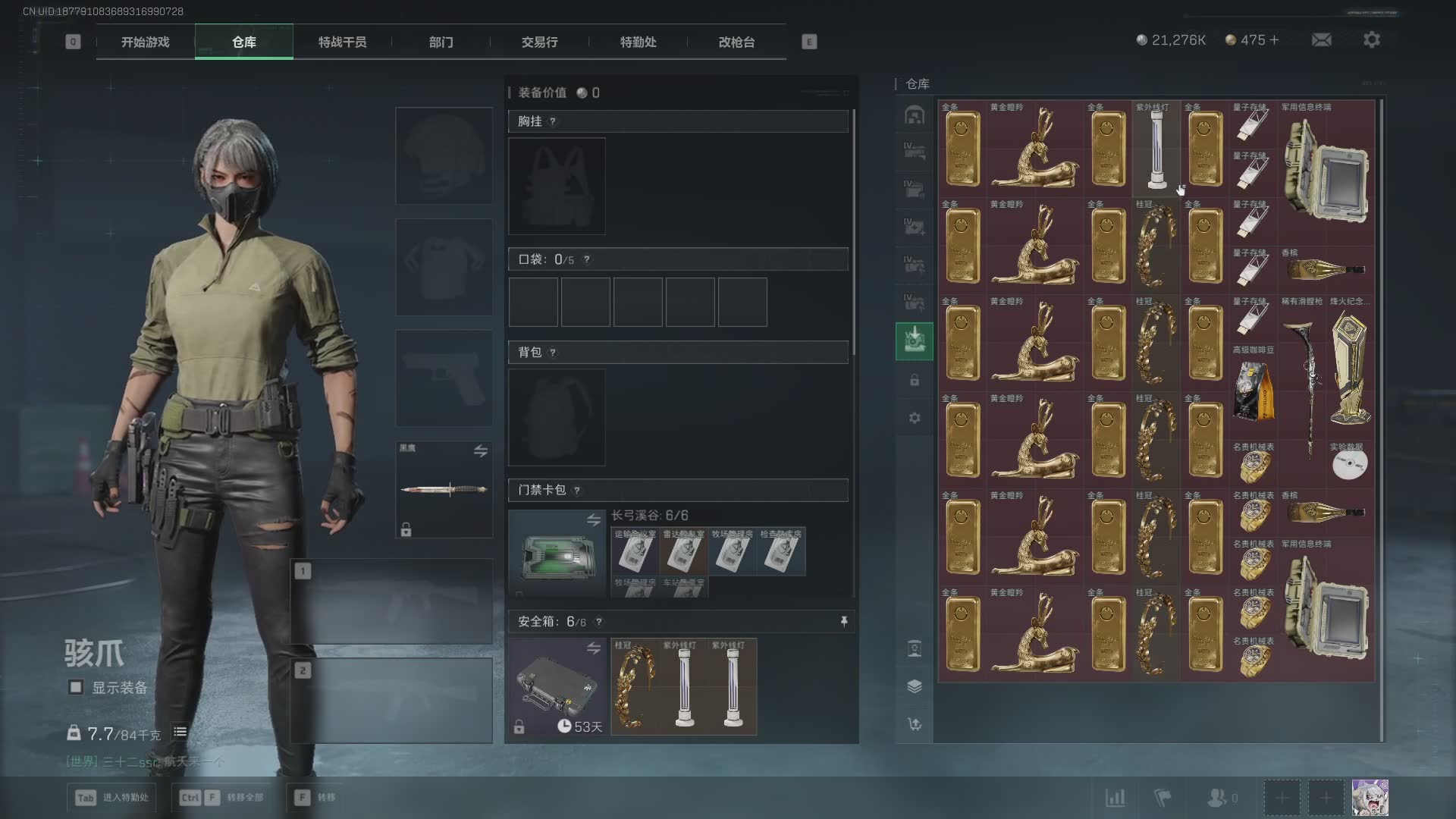Image resolution: width=1456 pixels, height=819 pixels.
Task: Open the mail envelope icon
Action: click(1321, 40)
